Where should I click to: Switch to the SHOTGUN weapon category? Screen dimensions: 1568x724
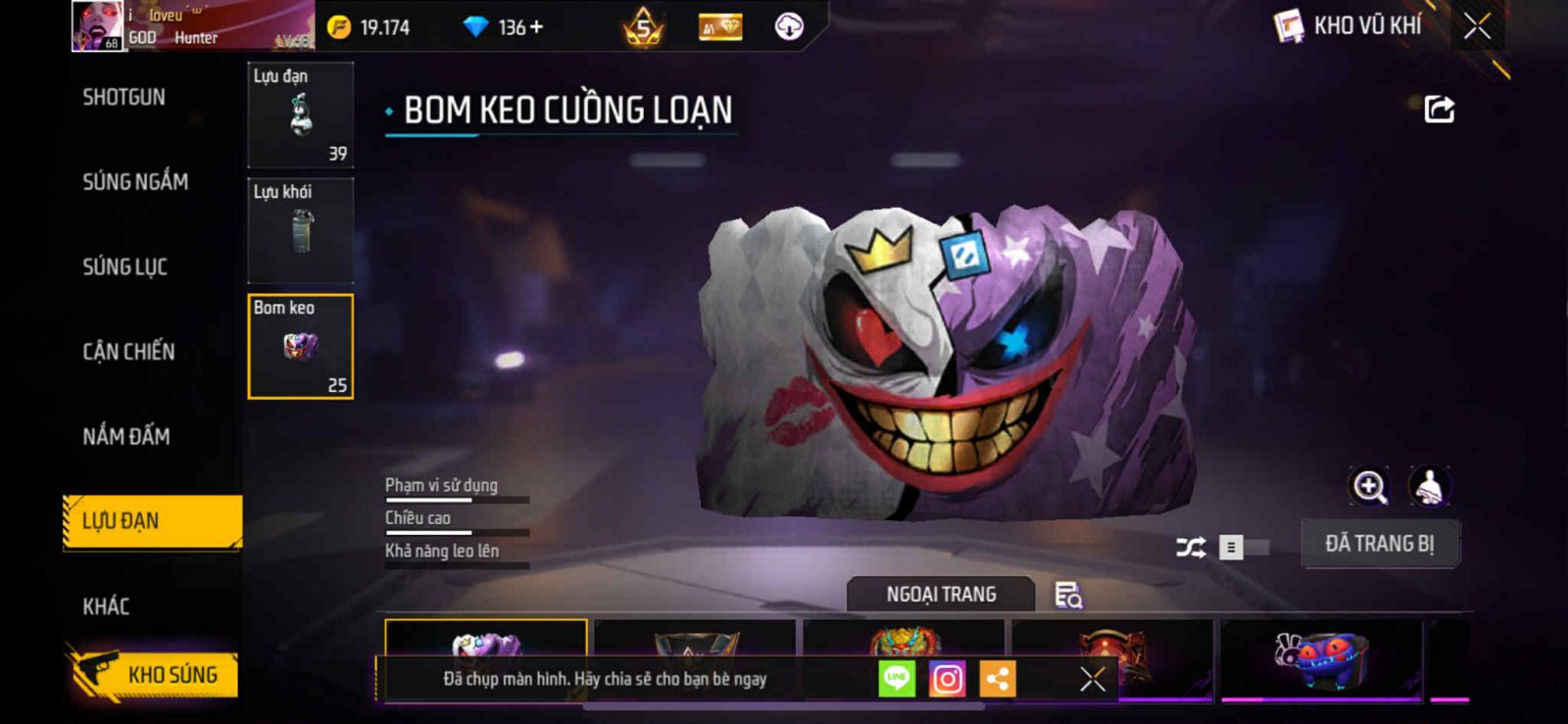[123, 97]
